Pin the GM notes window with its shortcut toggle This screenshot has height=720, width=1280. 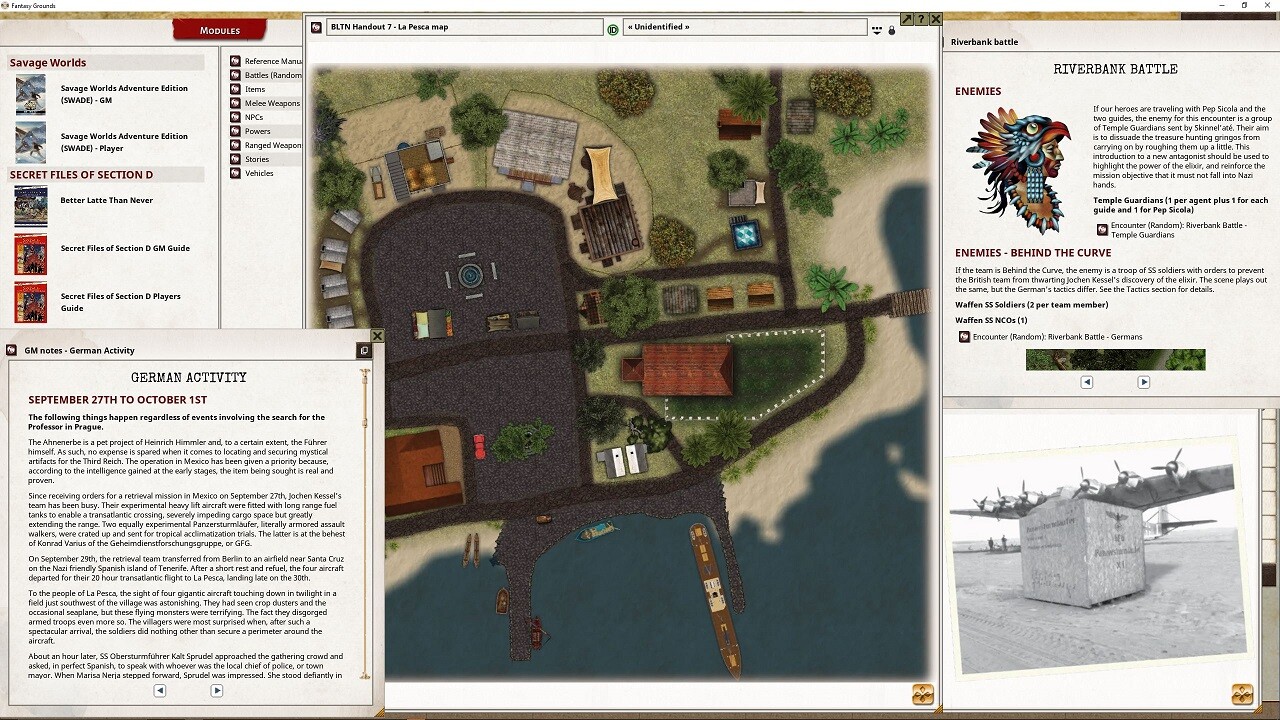[364, 351]
